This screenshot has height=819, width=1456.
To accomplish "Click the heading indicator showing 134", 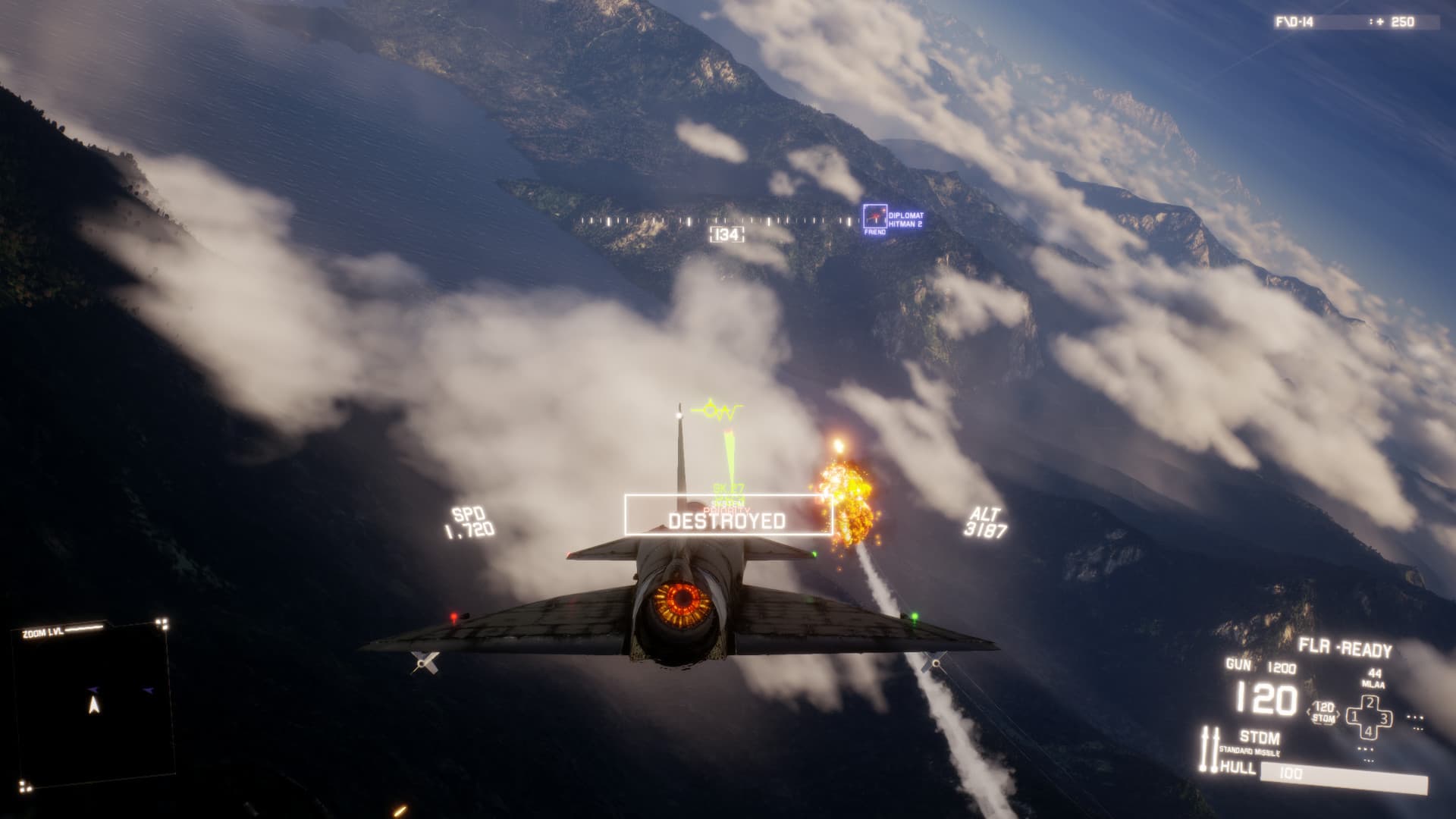I will (x=726, y=236).
